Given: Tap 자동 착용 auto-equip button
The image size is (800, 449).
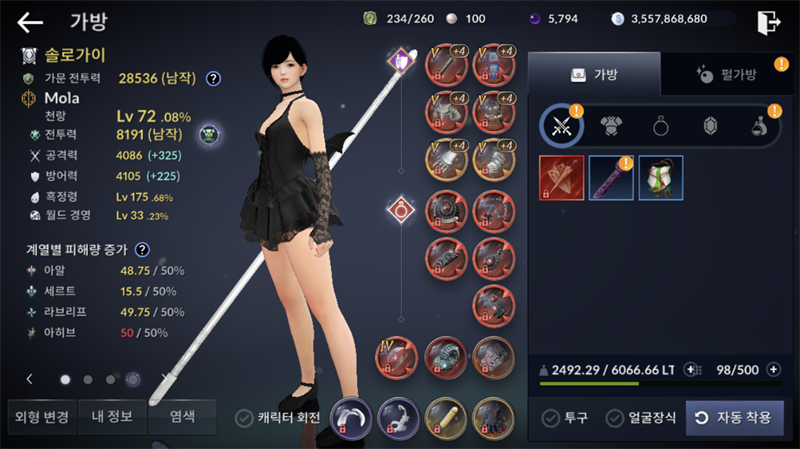Looking at the screenshot, I should click(x=734, y=418).
